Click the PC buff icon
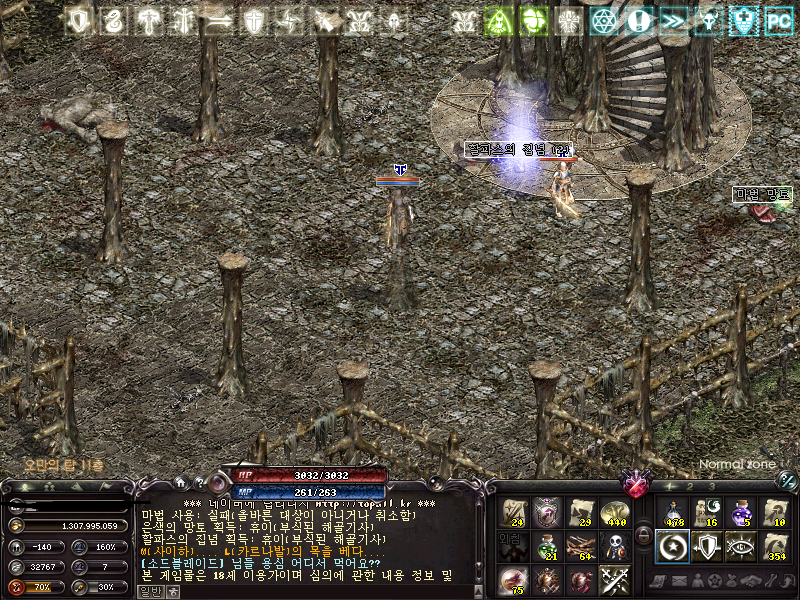Image resolution: width=800 pixels, height=600 pixels. click(778, 20)
